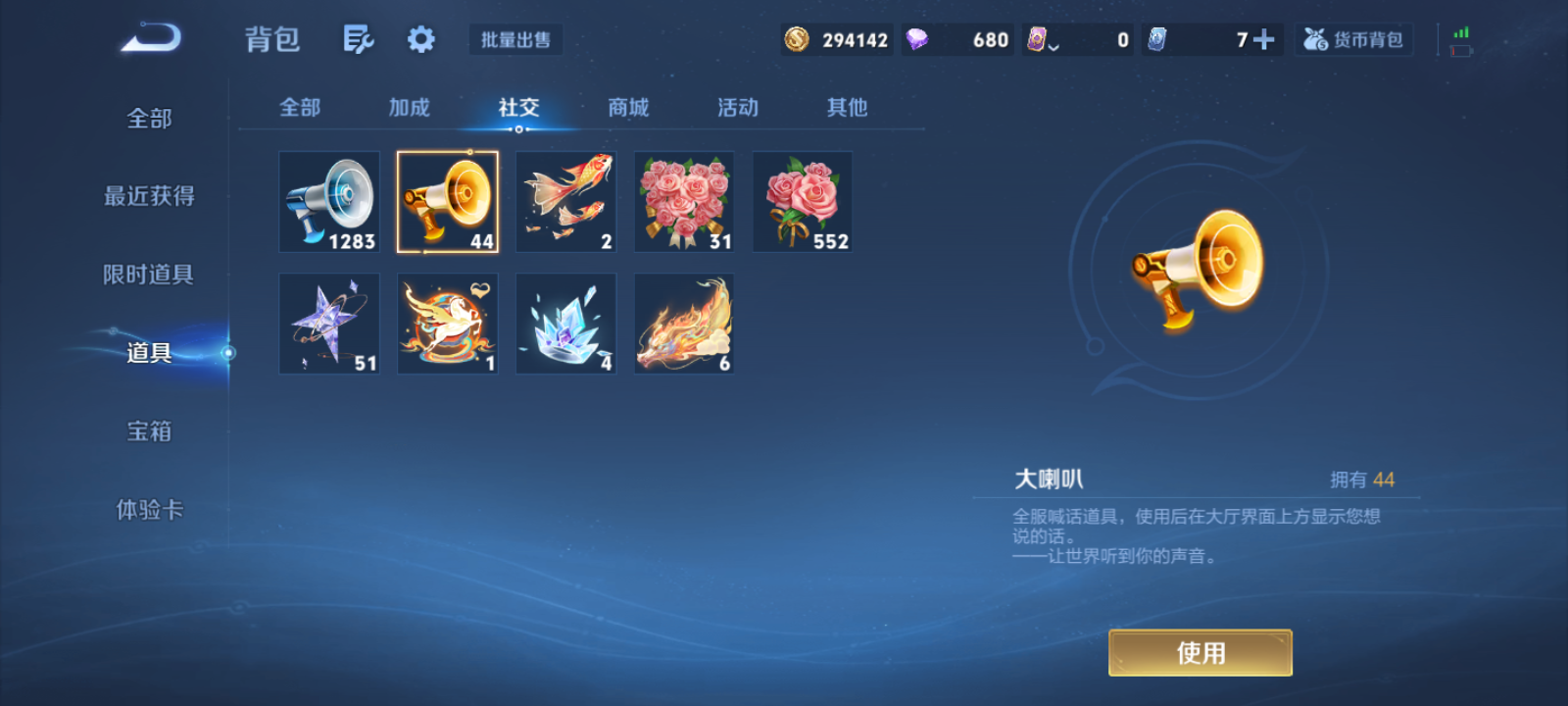Select the silver megaphone item
This screenshot has height=706, width=1568.
(x=328, y=201)
